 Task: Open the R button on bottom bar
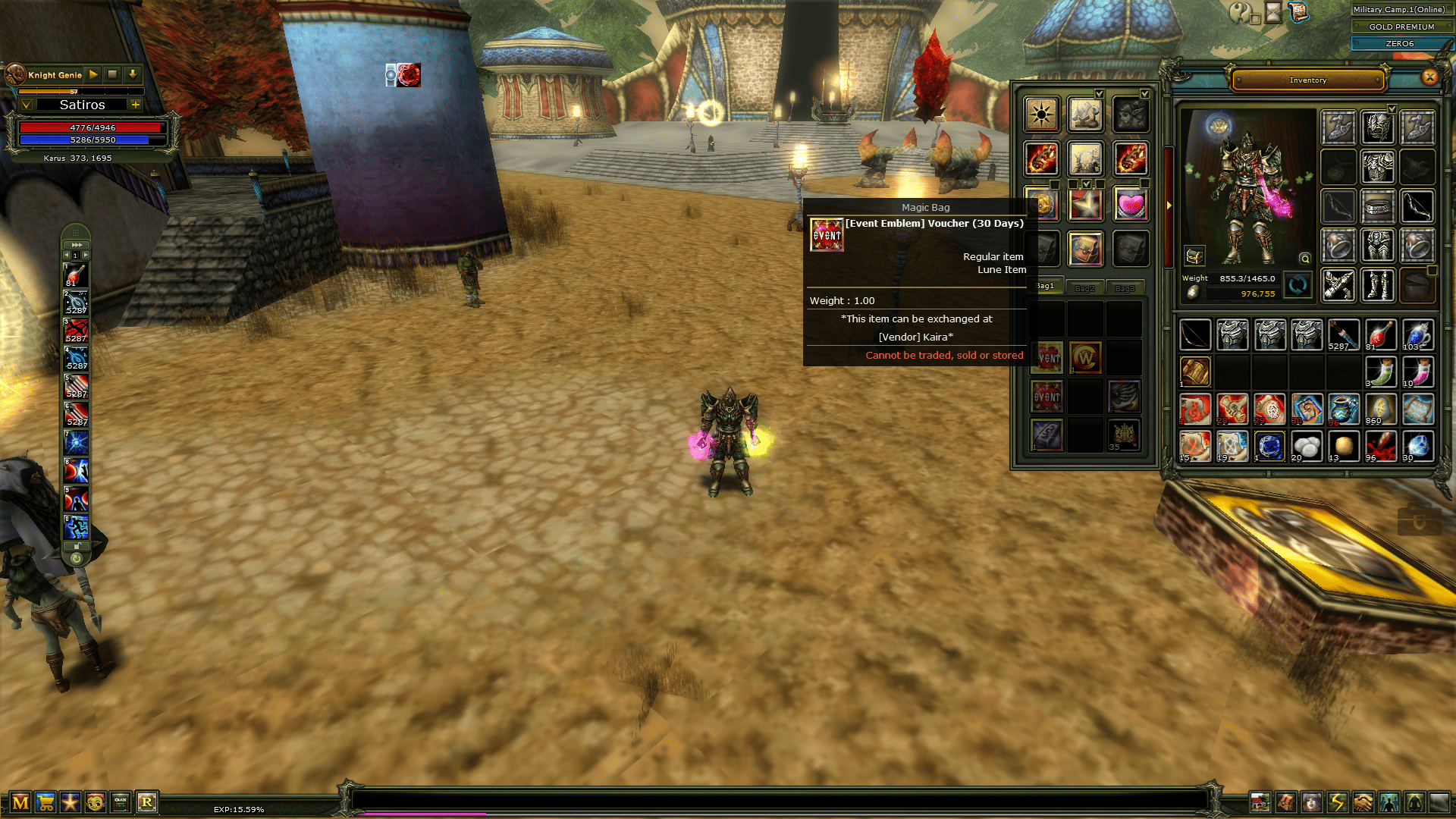pyautogui.click(x=146, y=802)
